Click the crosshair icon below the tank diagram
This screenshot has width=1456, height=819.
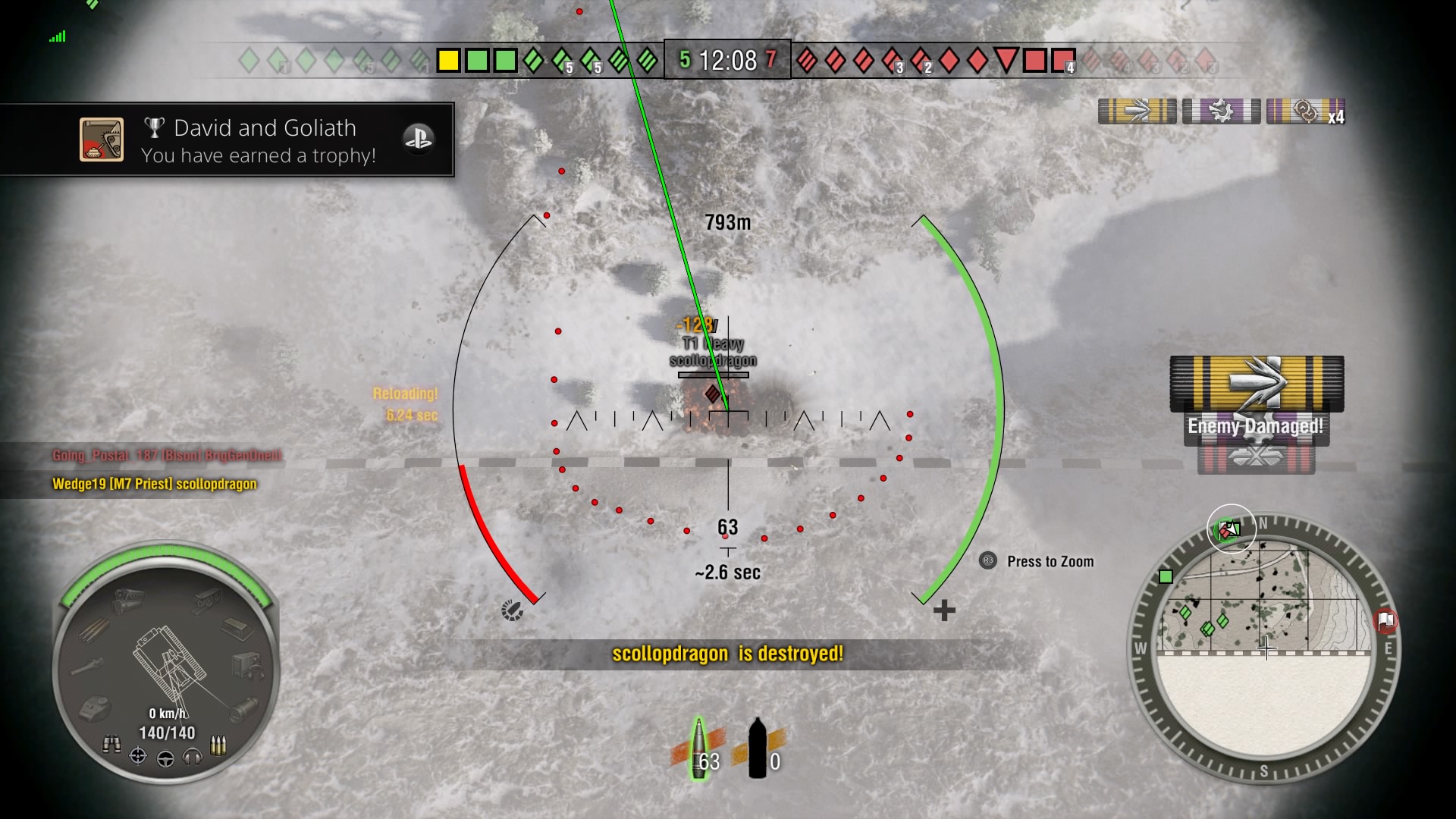136,756
